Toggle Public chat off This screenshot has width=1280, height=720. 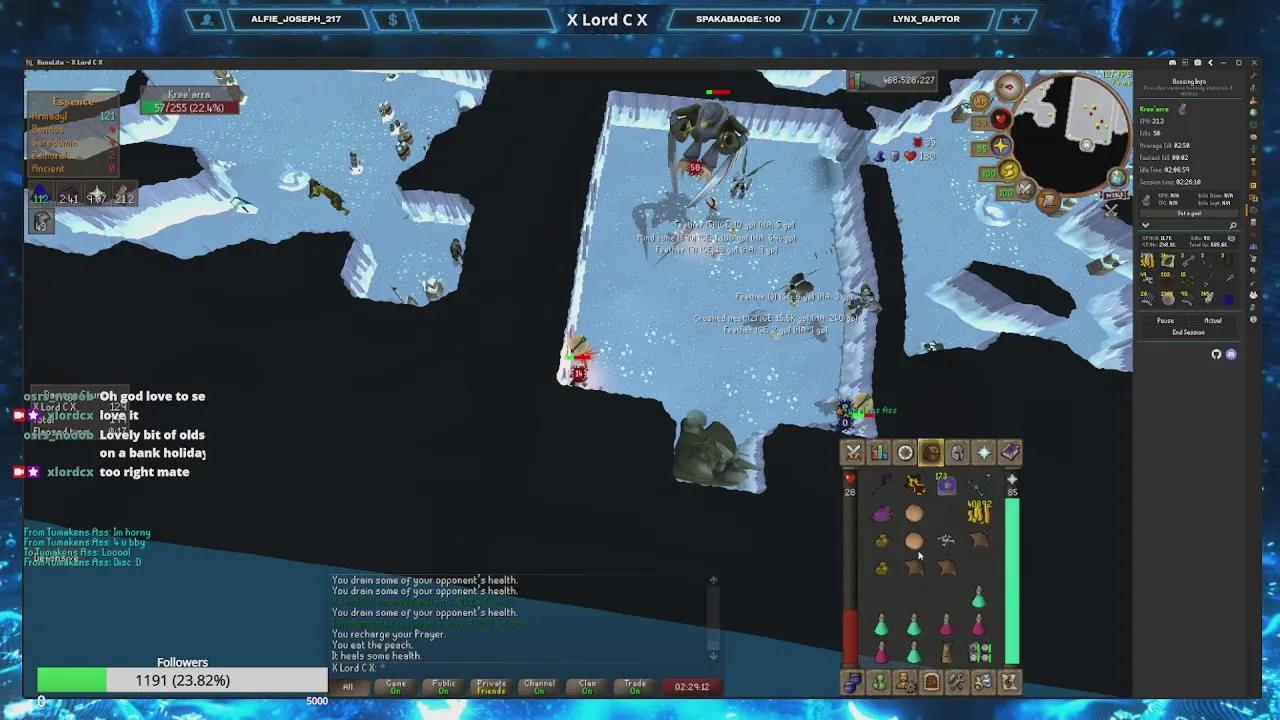point(443,687)
